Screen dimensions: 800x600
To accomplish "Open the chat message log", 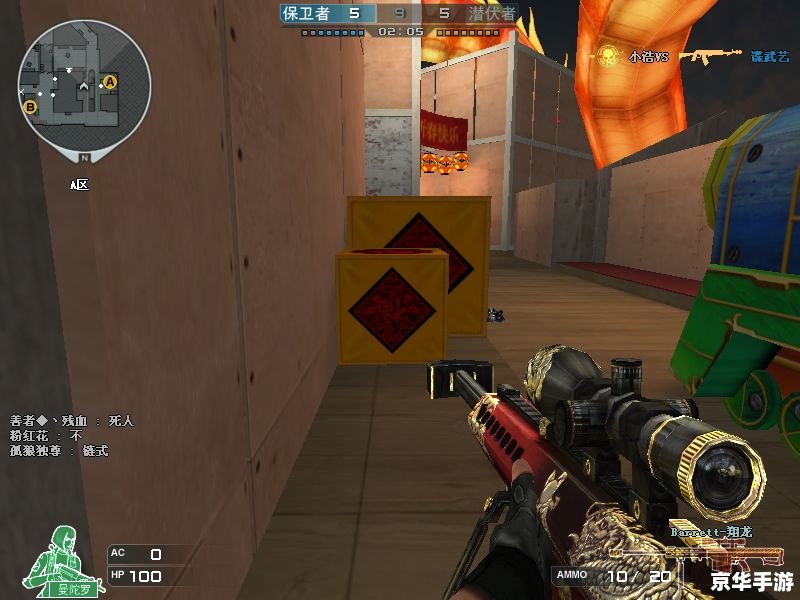I will (x=70, y=436).
